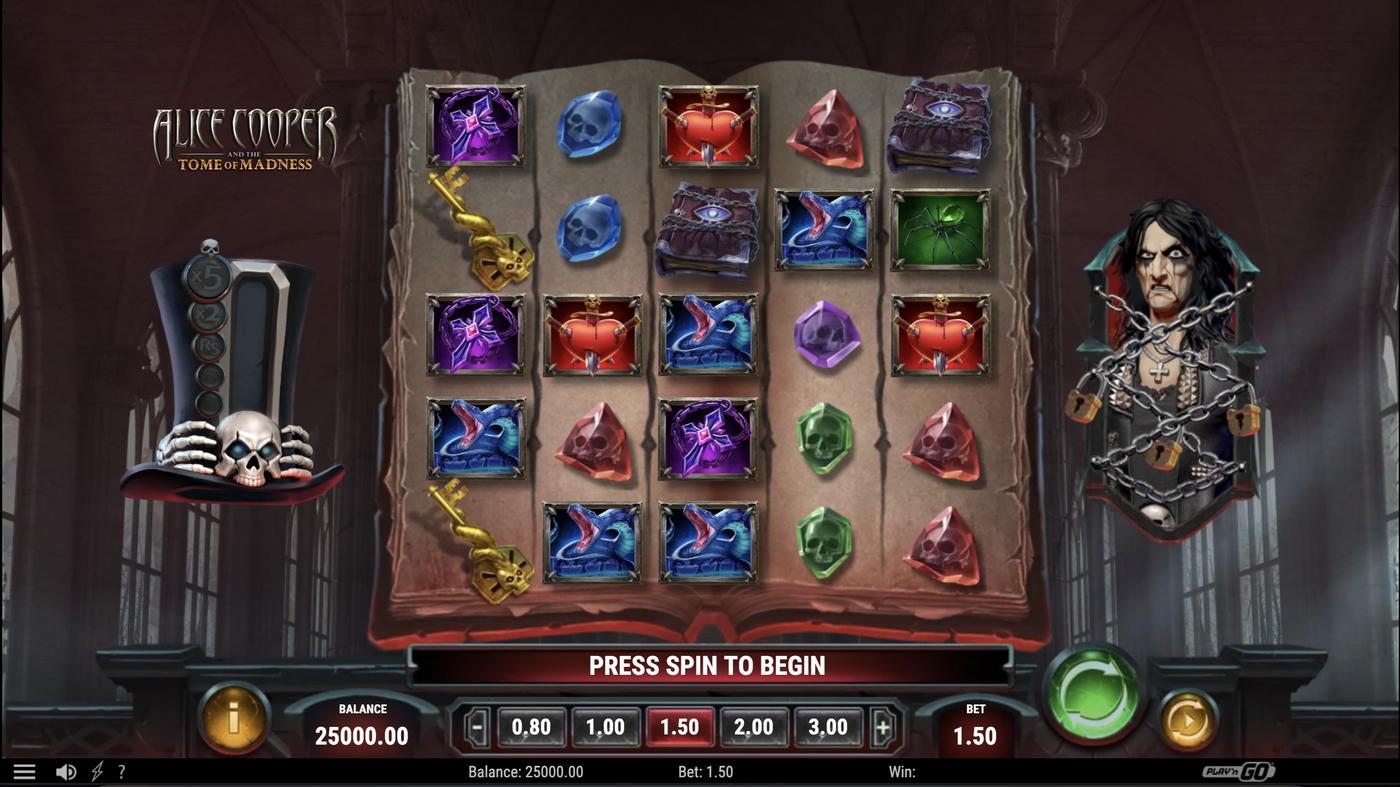The width and height of the screenshot is (1400, 787).
Task: Enable turbo mode via the lightning icon
Action: pyautogui.click(x=96, y=770)
